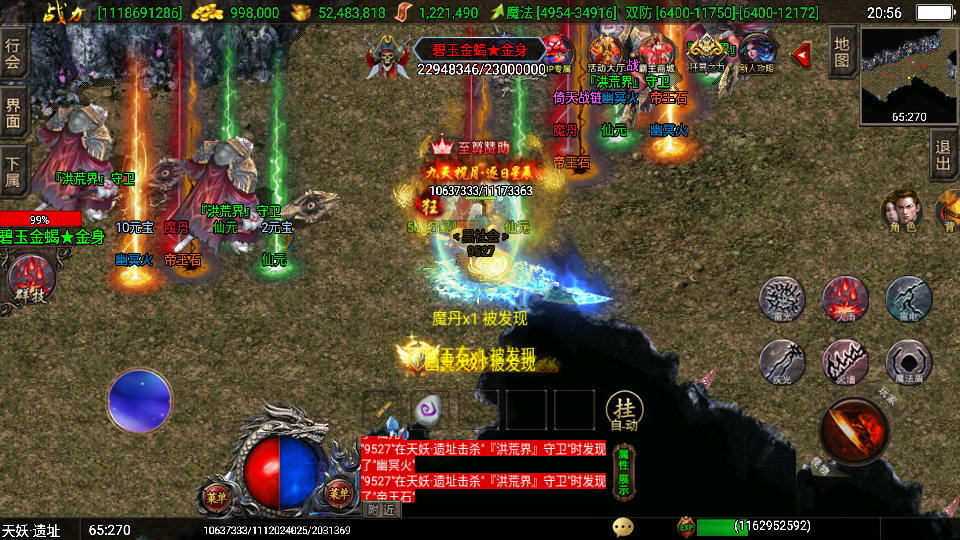The image size is (960, 540).
Task: Cast the 火墙 fire wall skill
Action: click(x=845, y=361)
